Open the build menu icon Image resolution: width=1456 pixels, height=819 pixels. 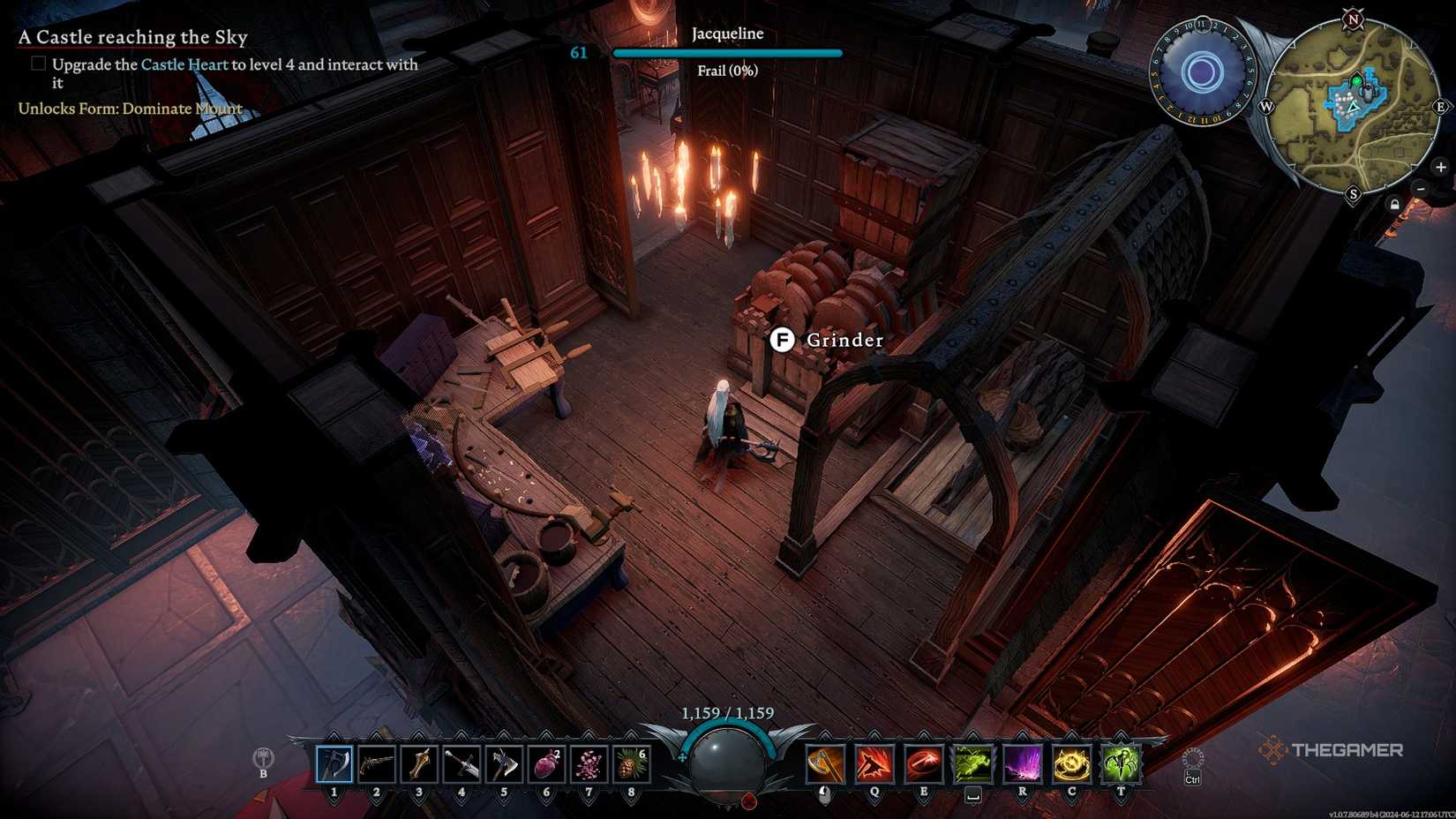tap(263, 759)
